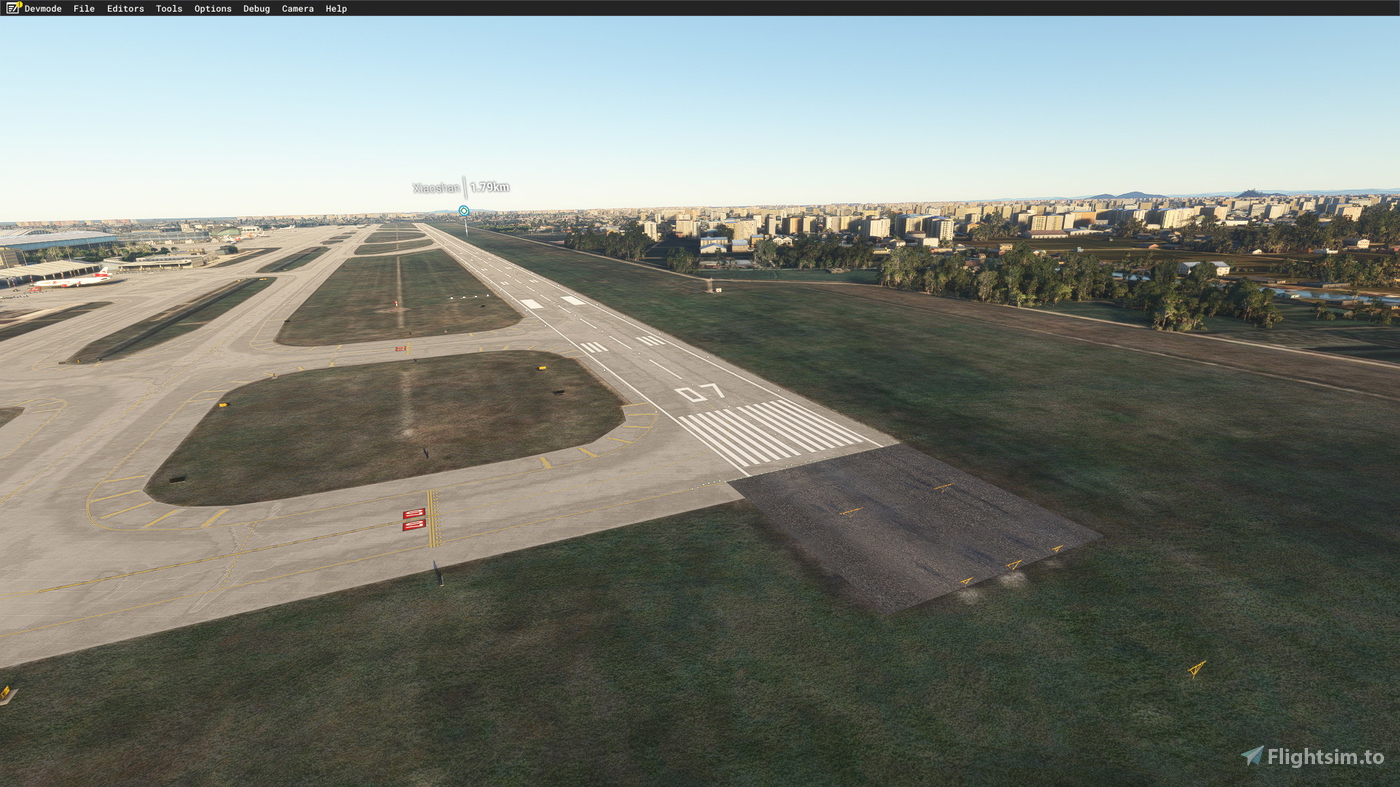Click the 1.79km distance readout
1400x787 pixels.
[x=489, y=186]
